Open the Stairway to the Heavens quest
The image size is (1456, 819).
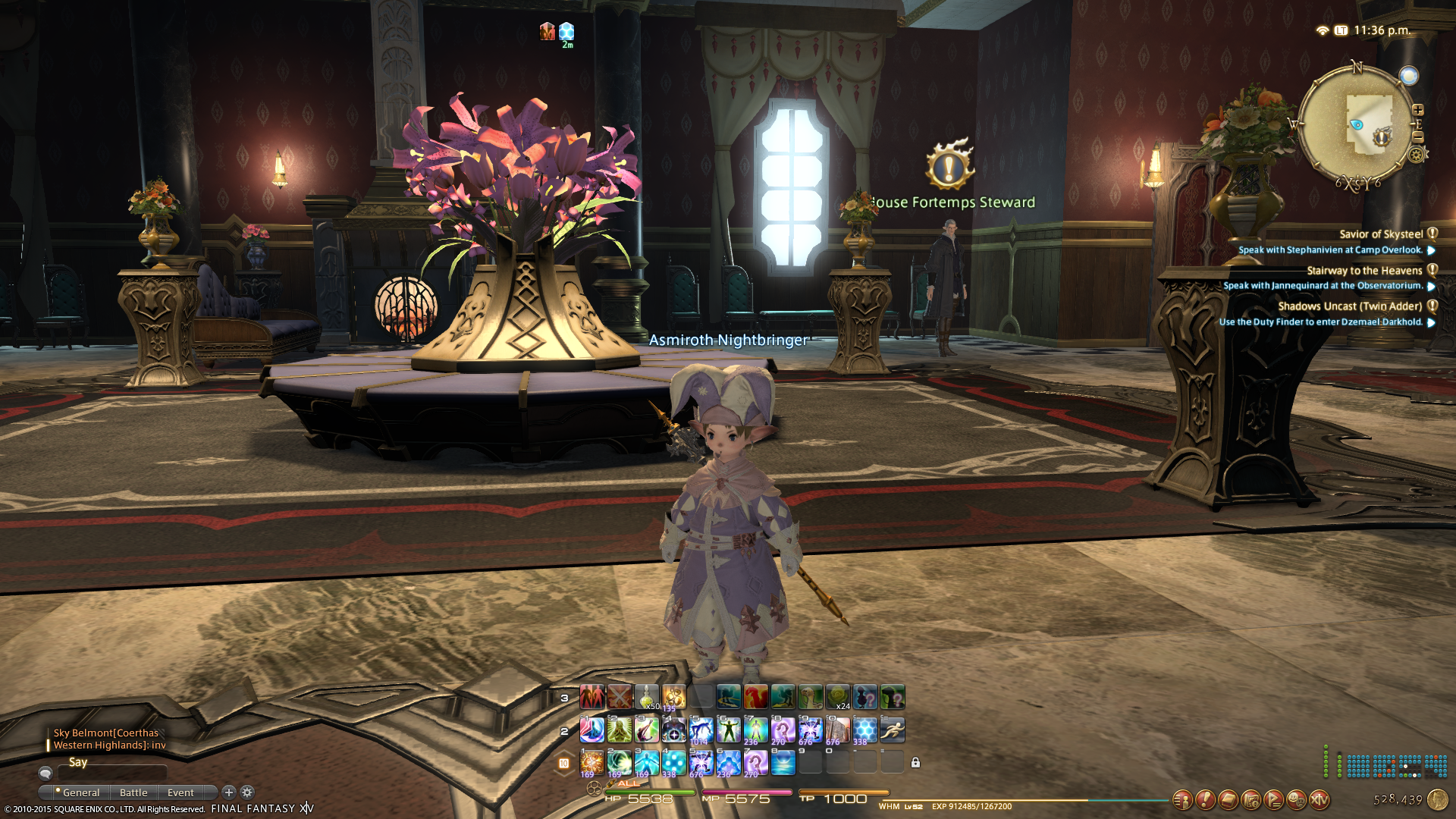(x=1363, y=271)
